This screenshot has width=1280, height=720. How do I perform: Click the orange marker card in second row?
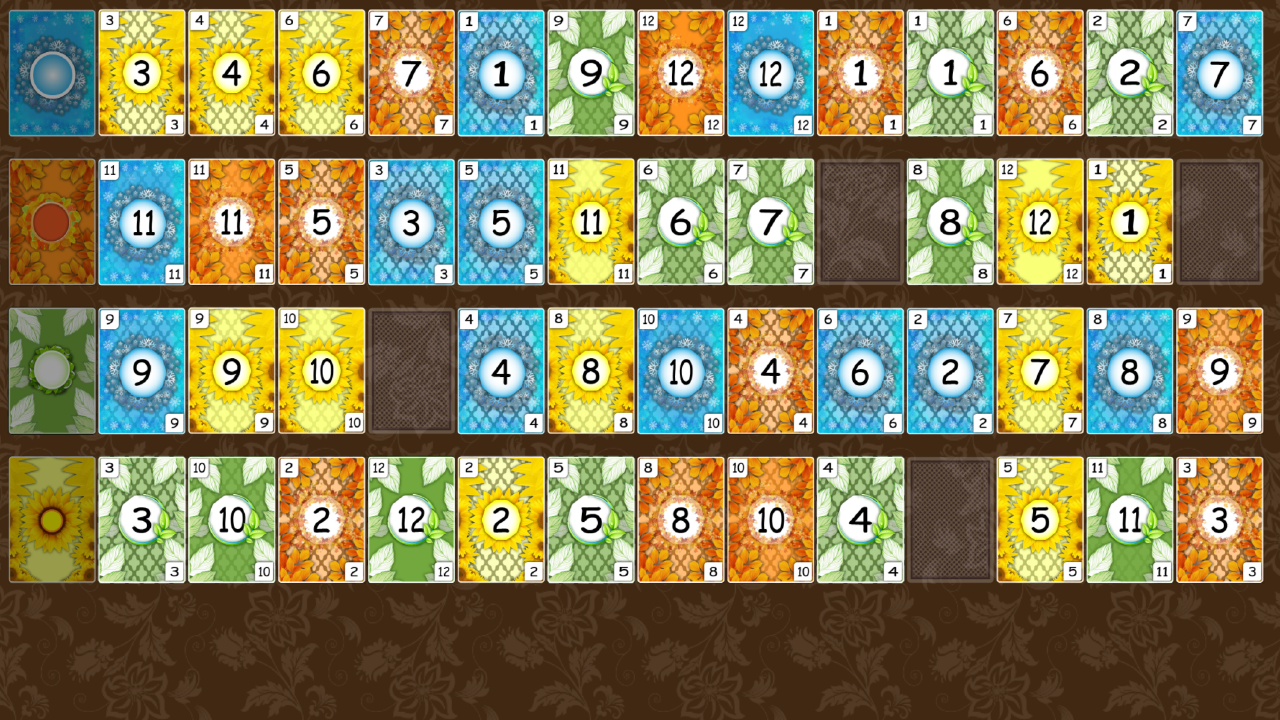click(52, 221)
